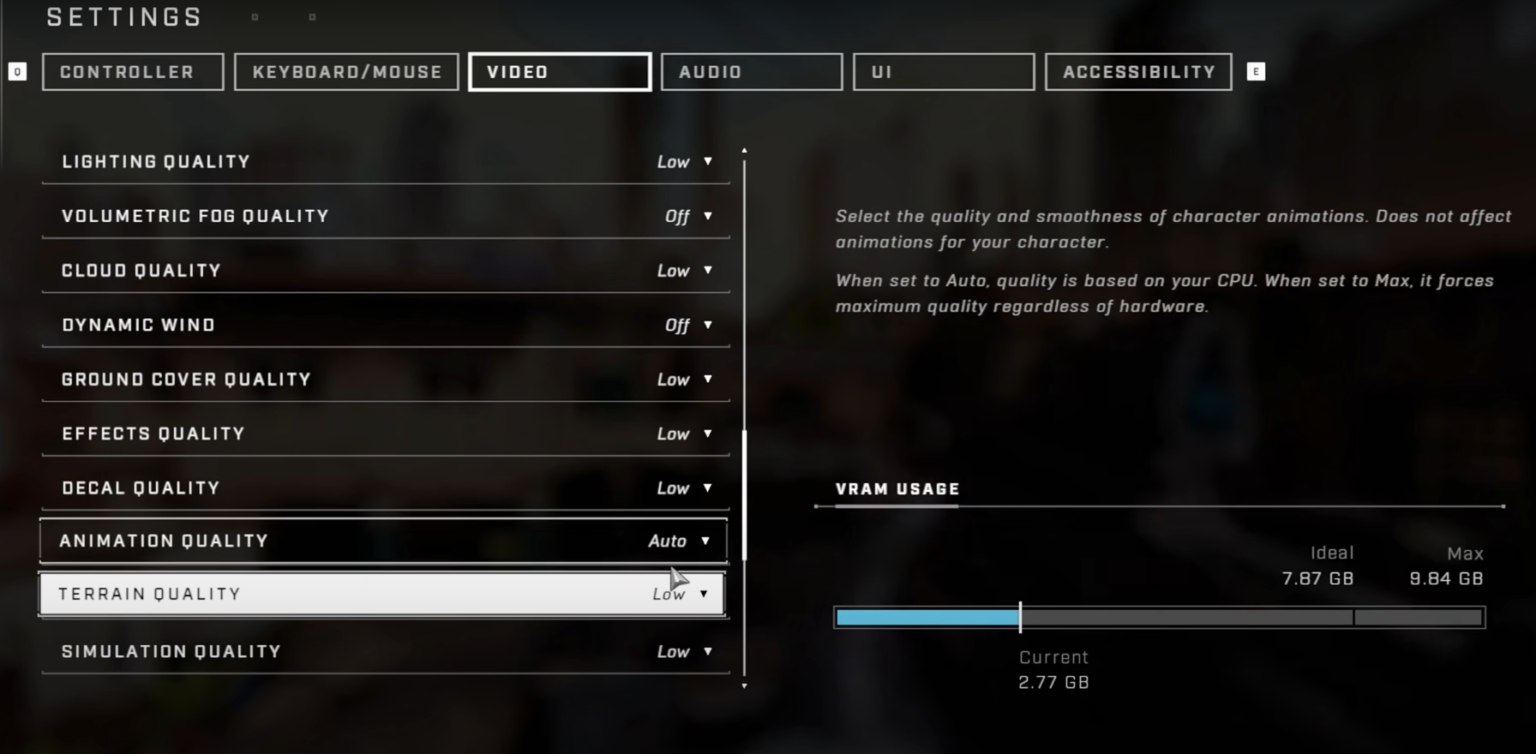Image resolution: width=1536 pixels, height=754 pixels.
Task: Click the E key shortcut badge
Action: (1257, 71)
